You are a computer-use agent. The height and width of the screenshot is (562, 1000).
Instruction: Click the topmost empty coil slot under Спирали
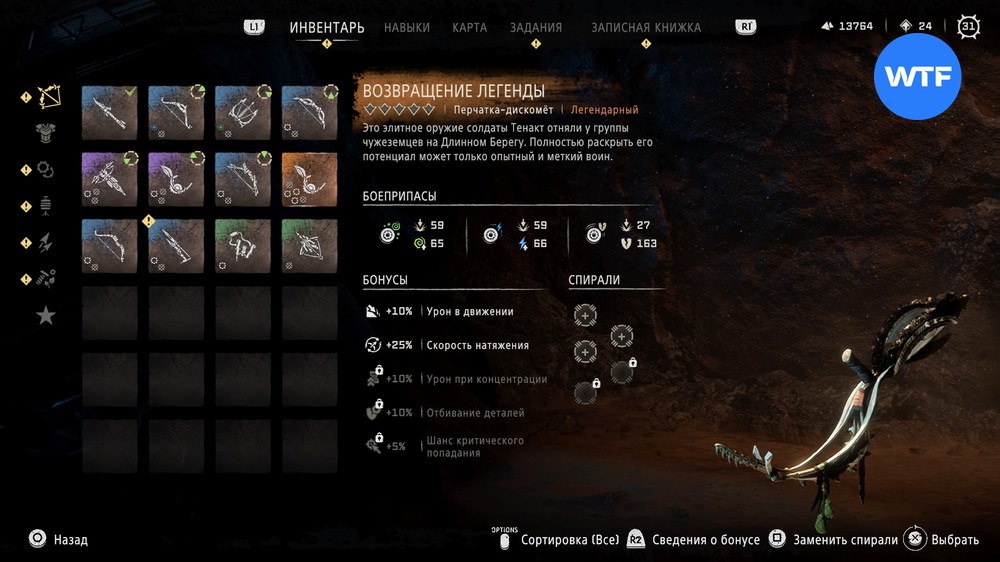(585, 316)
